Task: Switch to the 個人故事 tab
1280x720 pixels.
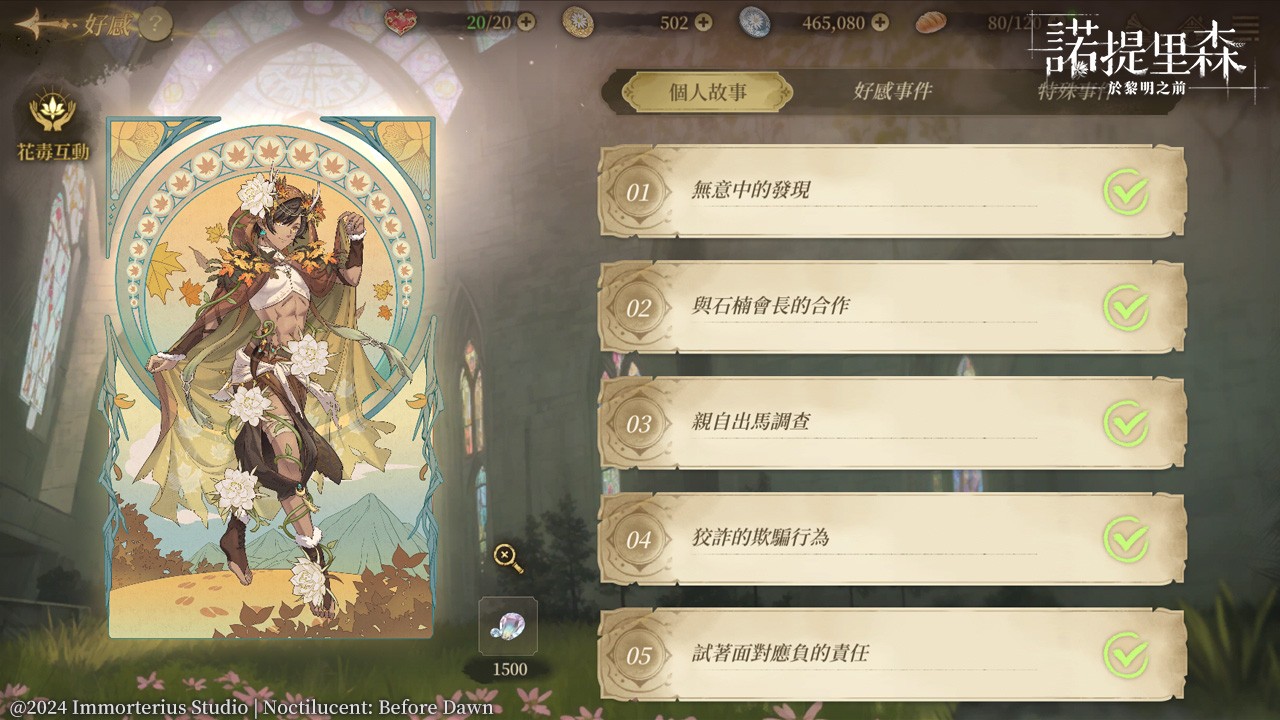Action: [708, 93]
